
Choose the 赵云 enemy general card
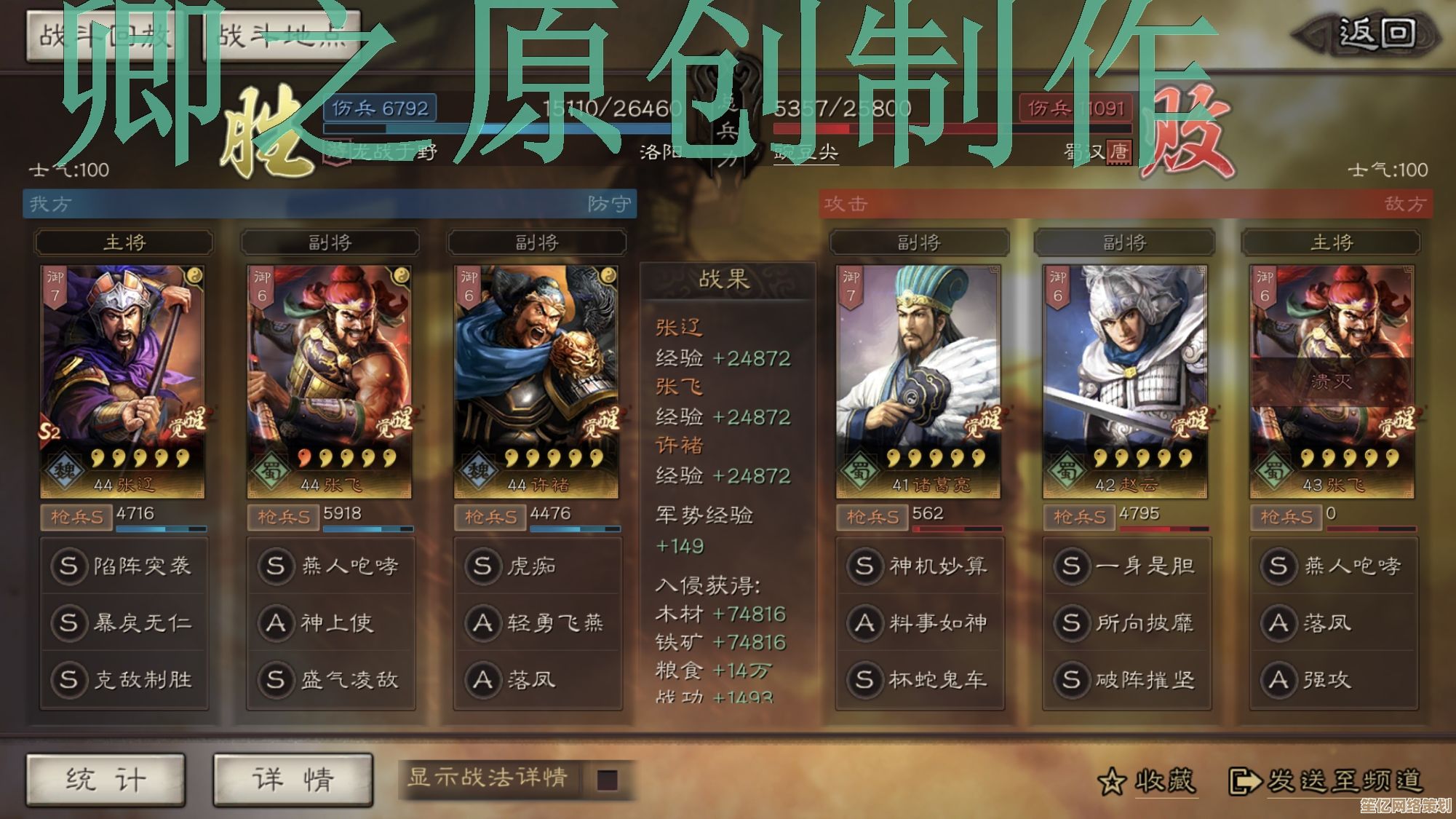[x=1125, y=381]
